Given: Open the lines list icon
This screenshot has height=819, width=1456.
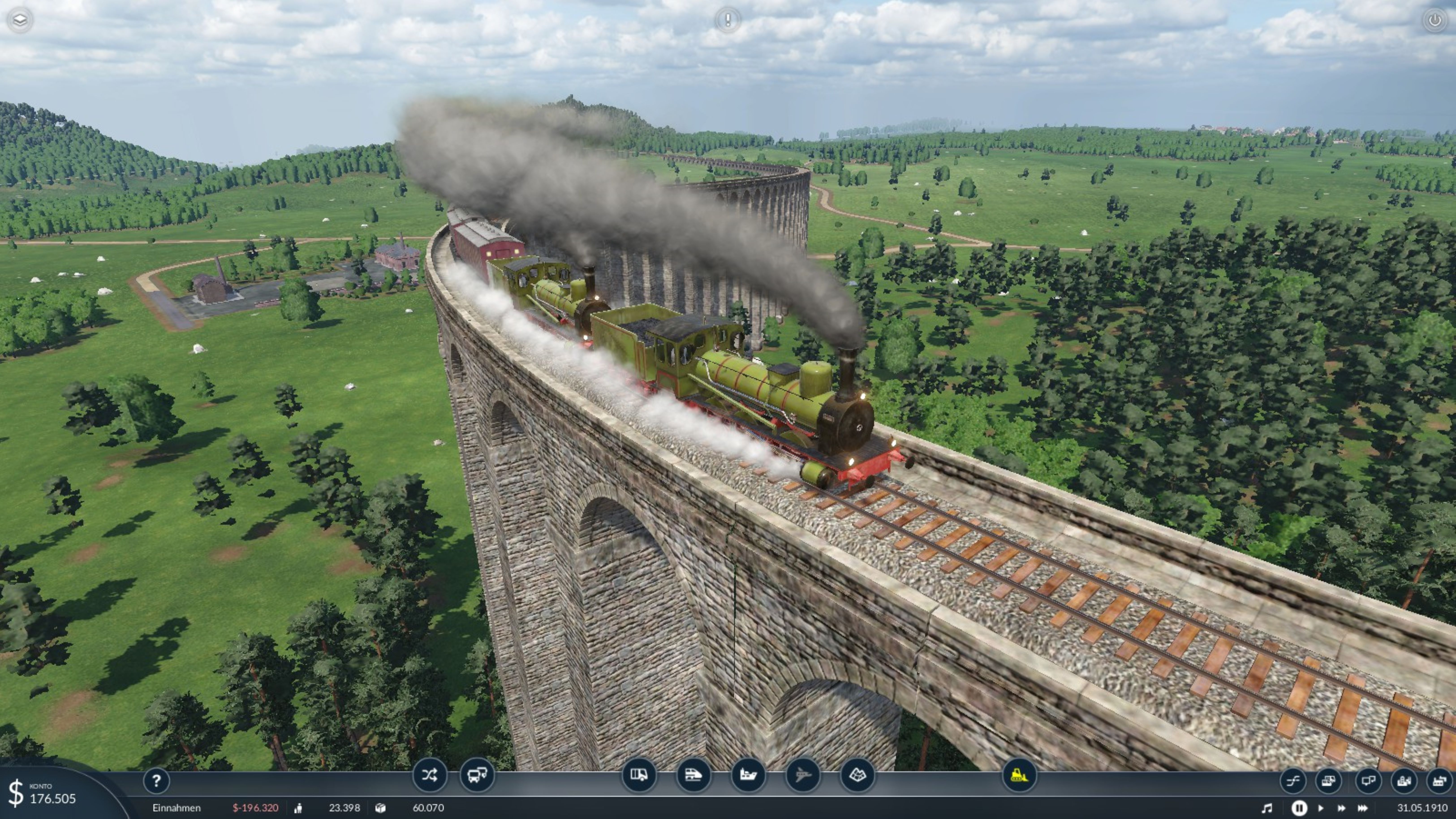Looking at the screenshot, I should pyautogui.click(x=1293, y=782).
